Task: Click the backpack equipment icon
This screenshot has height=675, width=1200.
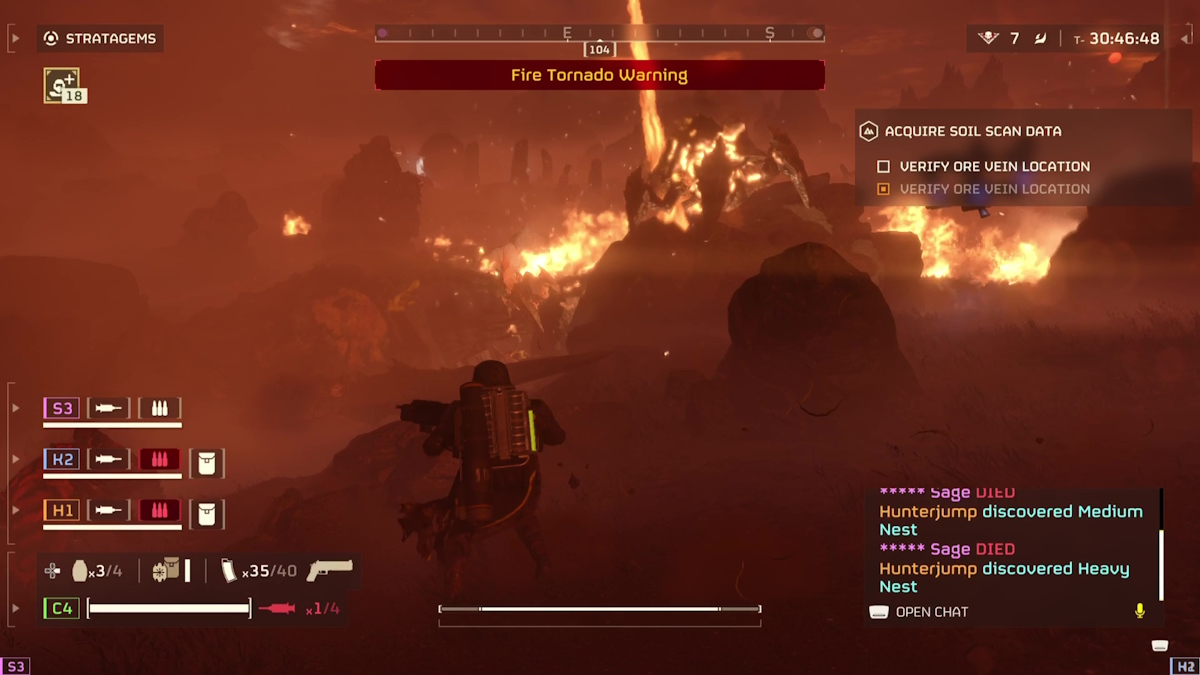Action: 166,571
